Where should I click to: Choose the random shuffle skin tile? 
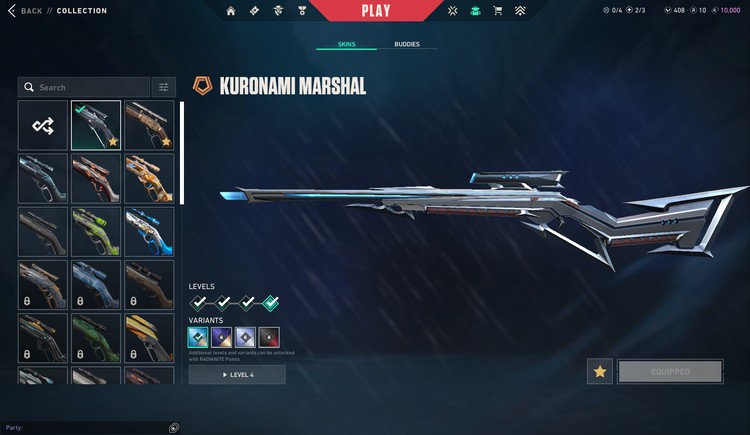[x=43, y=125]
